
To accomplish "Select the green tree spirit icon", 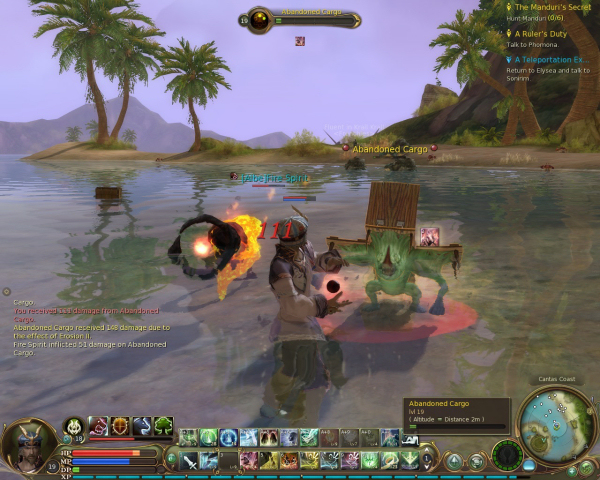I will 164,426.
